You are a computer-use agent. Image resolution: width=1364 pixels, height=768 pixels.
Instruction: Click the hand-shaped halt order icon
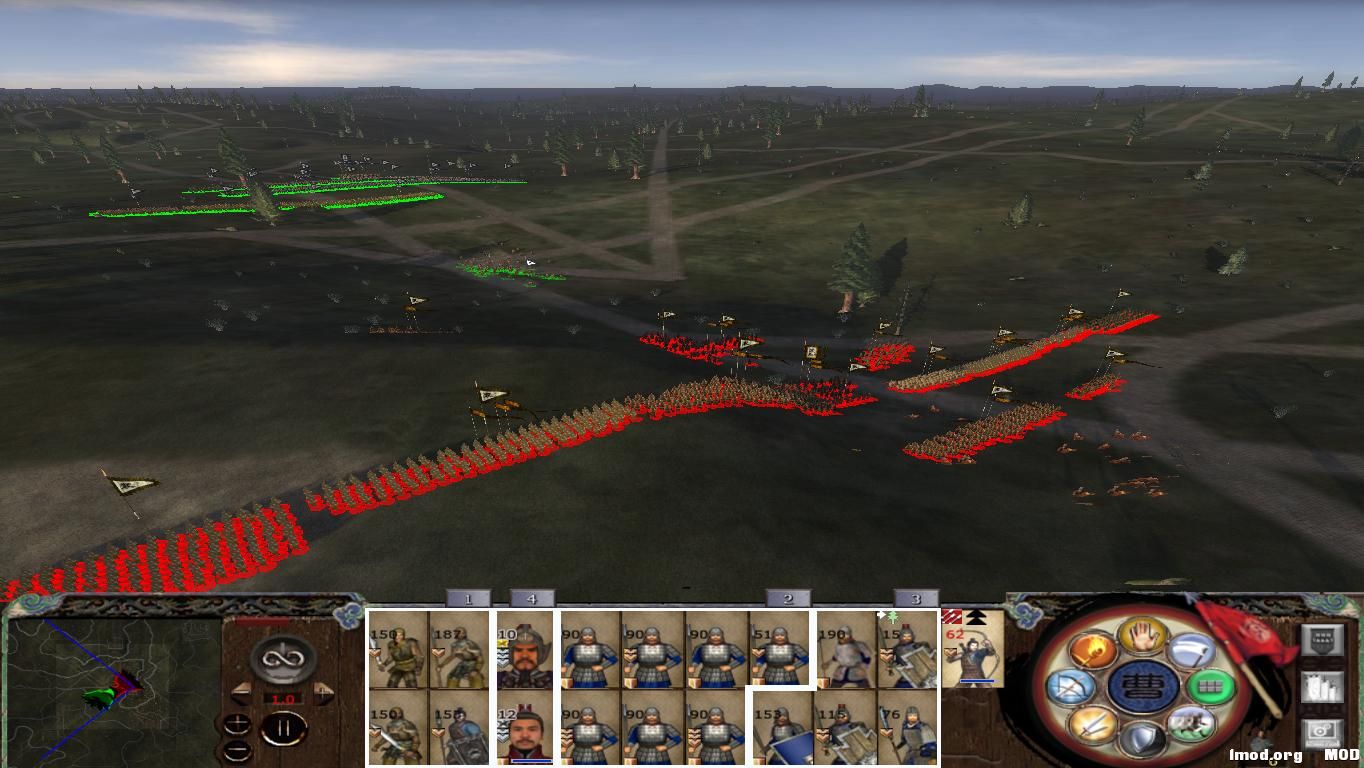(1140, 637)
